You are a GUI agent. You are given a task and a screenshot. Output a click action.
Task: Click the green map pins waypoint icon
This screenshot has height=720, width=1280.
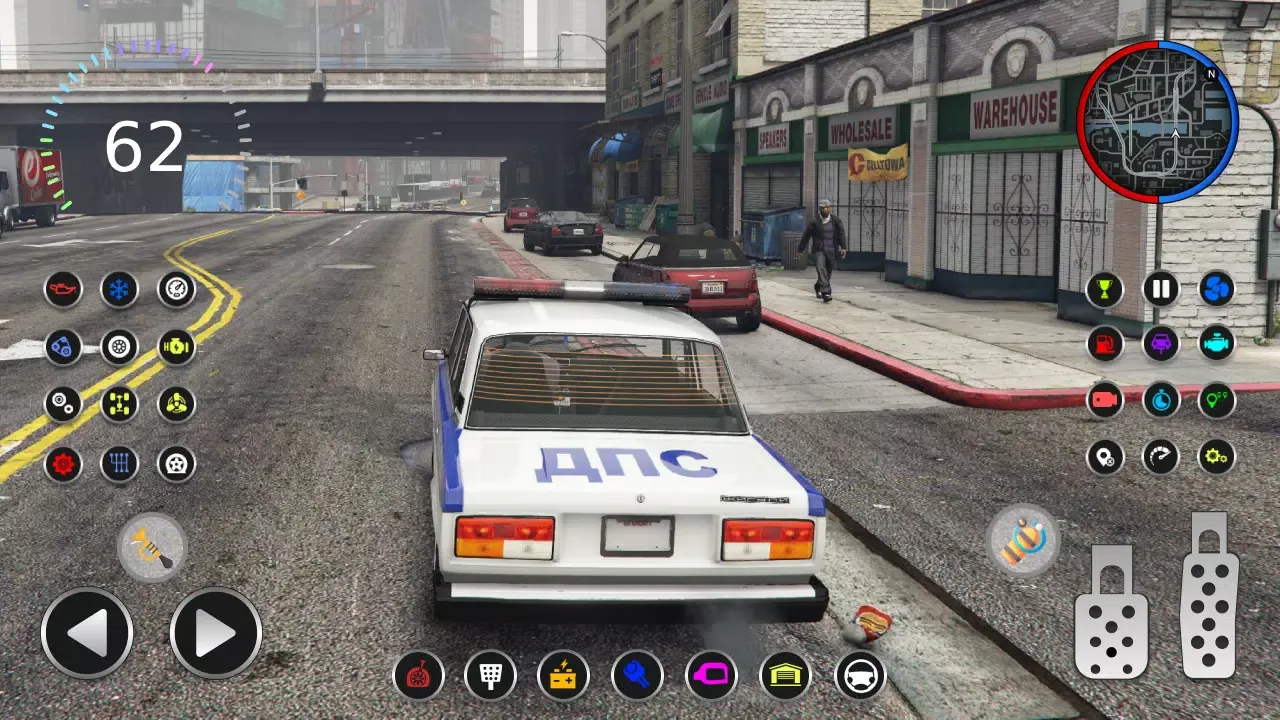(1216, 400)
